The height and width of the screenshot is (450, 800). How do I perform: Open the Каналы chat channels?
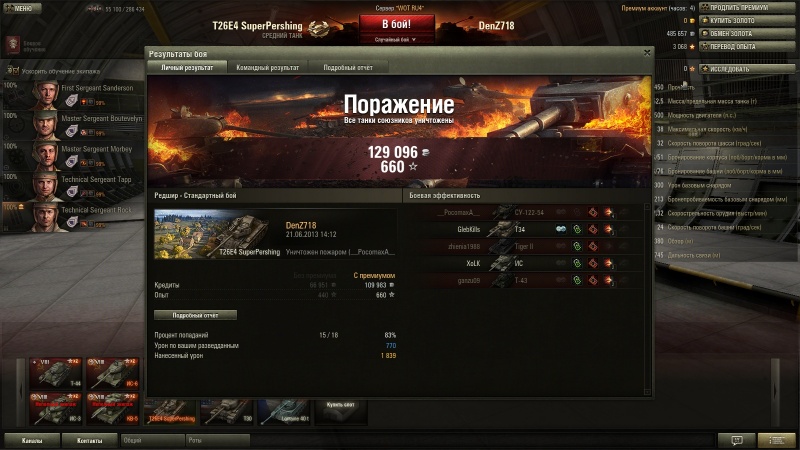click(32, 439)
